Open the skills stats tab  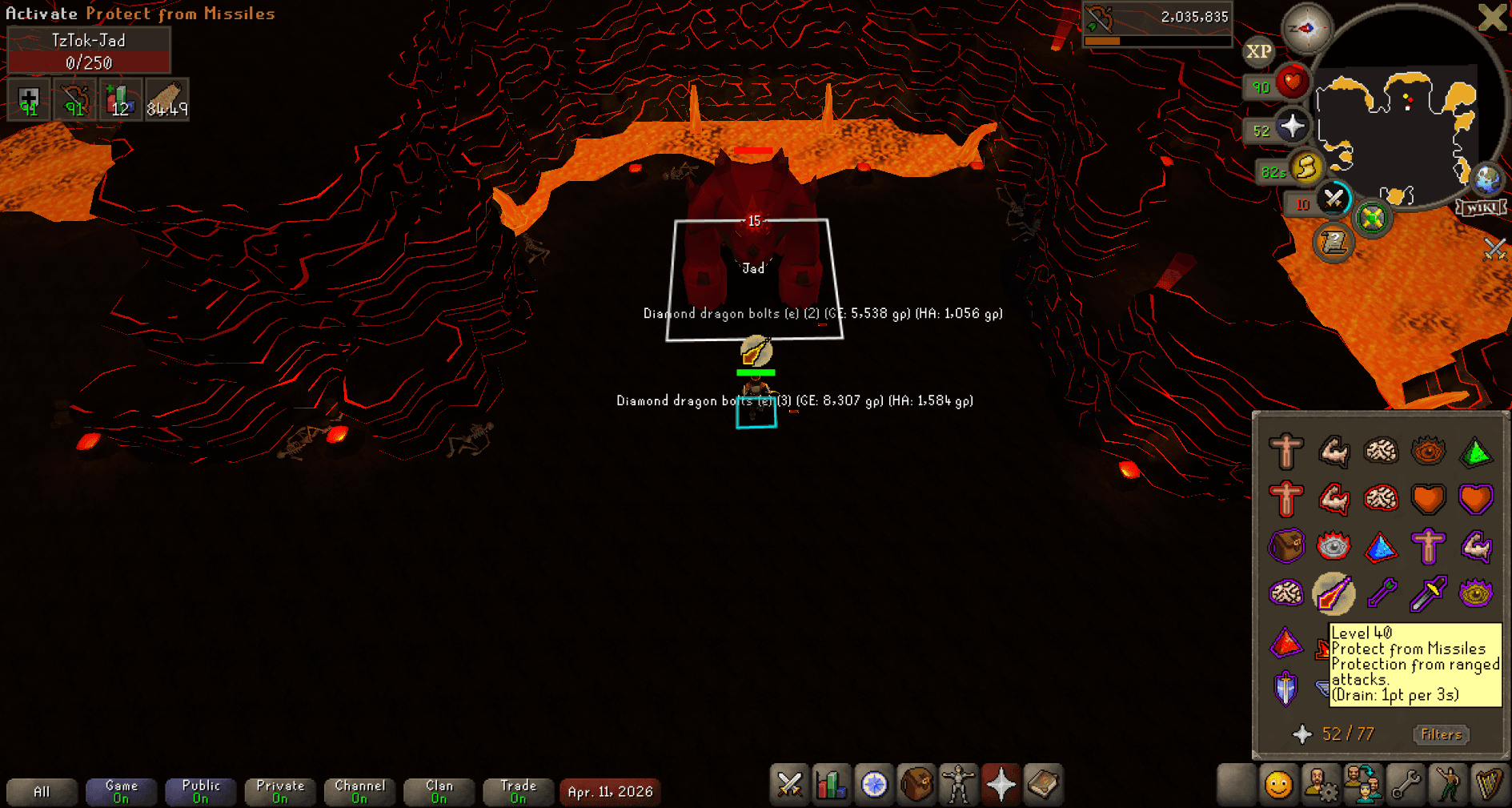pyautogui.click(x=832, y=785)
